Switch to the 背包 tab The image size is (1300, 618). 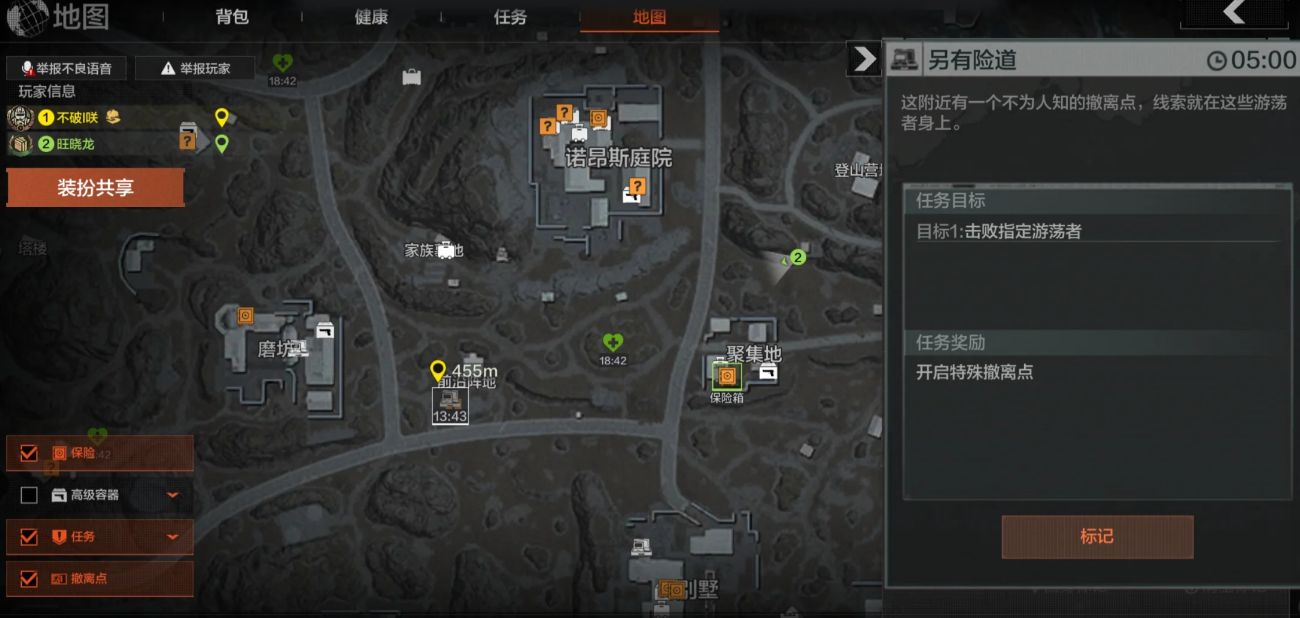[x=232, y=17]
